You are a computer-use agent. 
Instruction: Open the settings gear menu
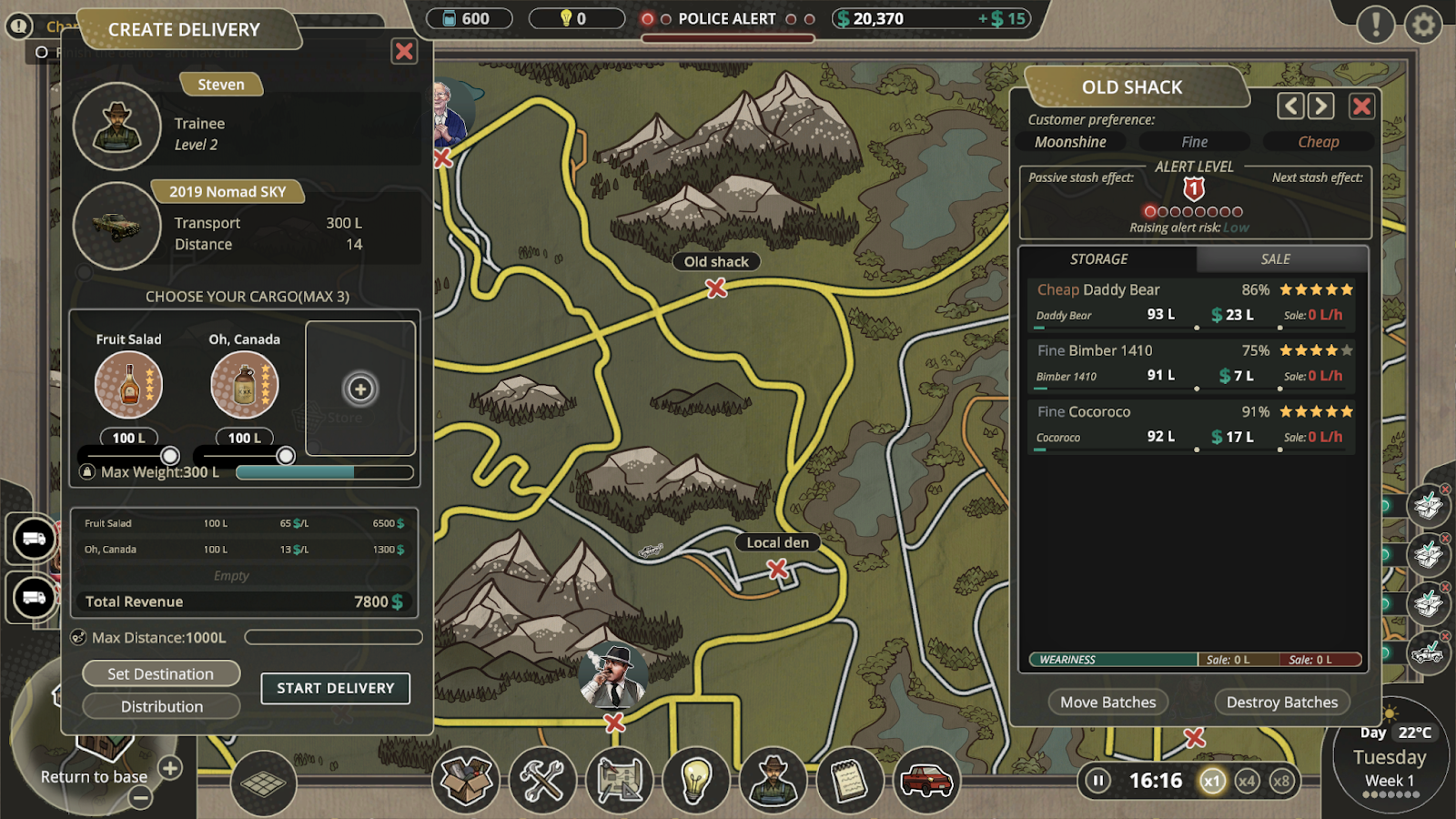(x=1423, y=25)
